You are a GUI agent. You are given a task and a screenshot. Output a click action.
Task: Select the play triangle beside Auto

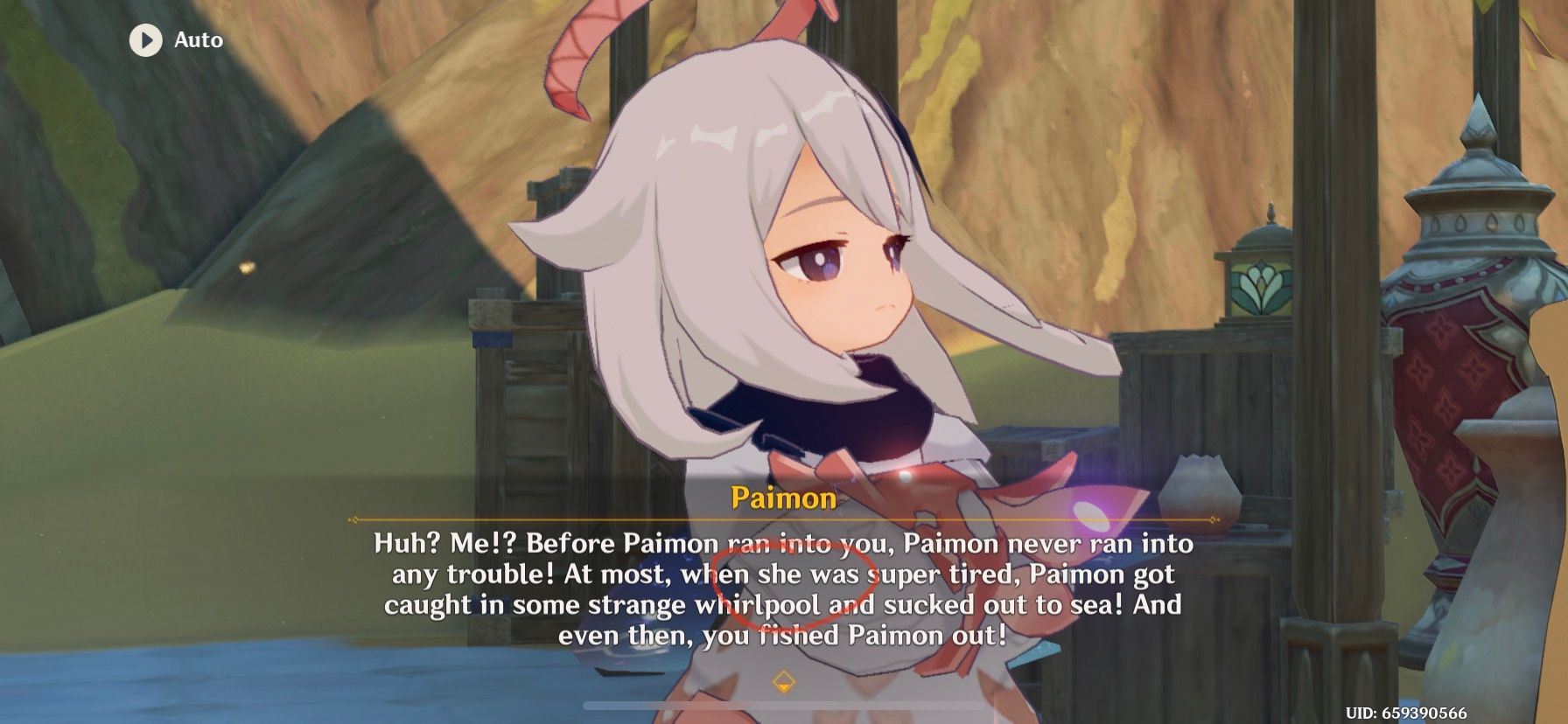click(147, 38)
